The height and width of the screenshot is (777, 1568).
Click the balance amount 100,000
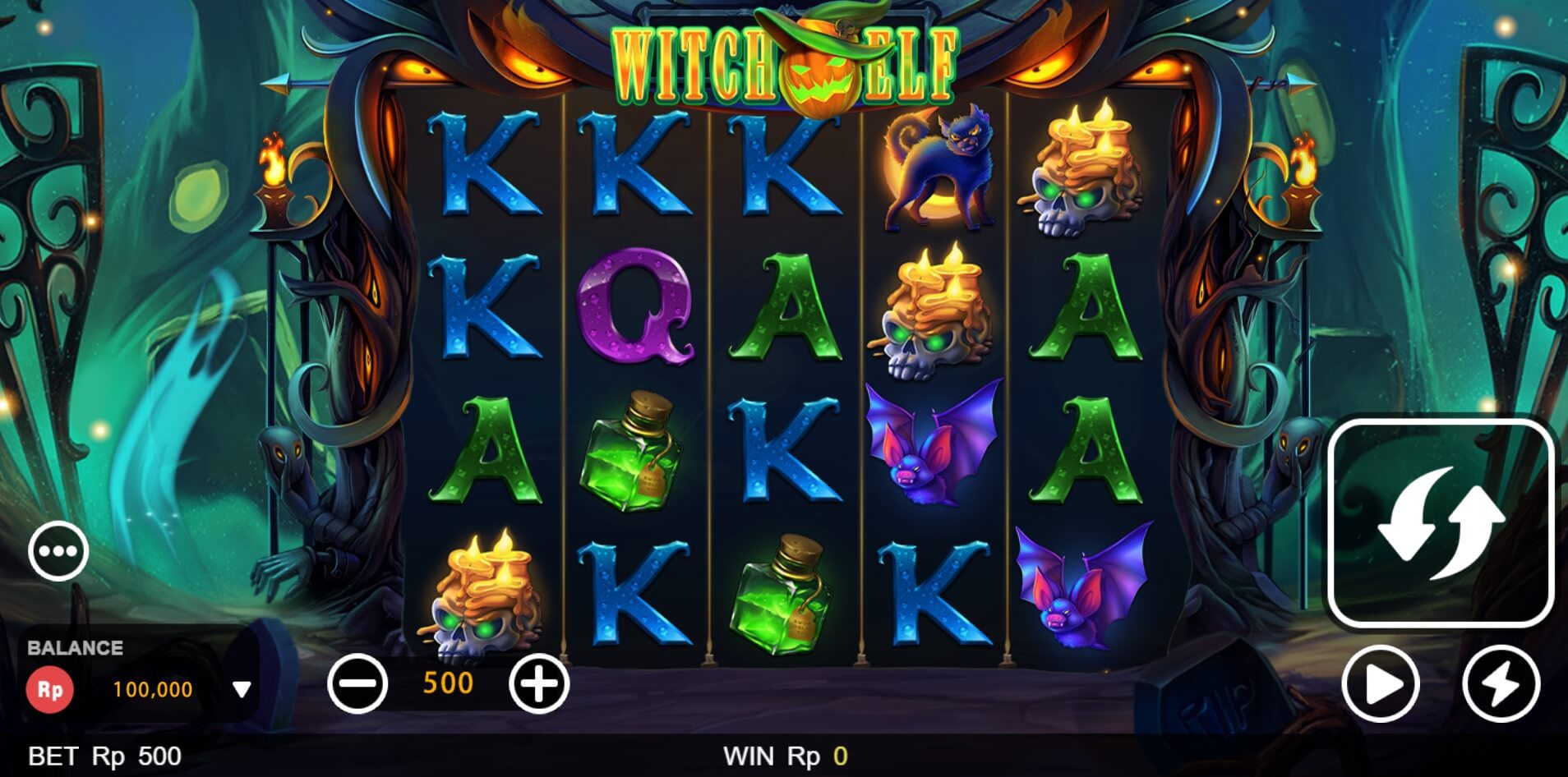(152, 690)
